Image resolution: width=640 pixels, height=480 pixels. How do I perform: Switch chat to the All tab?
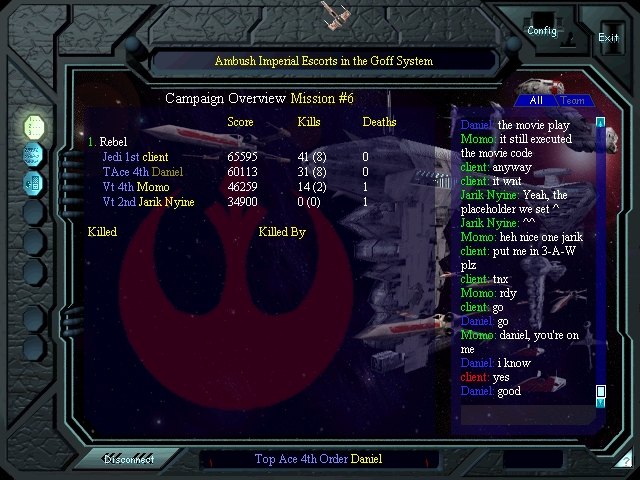coord(536,101)
